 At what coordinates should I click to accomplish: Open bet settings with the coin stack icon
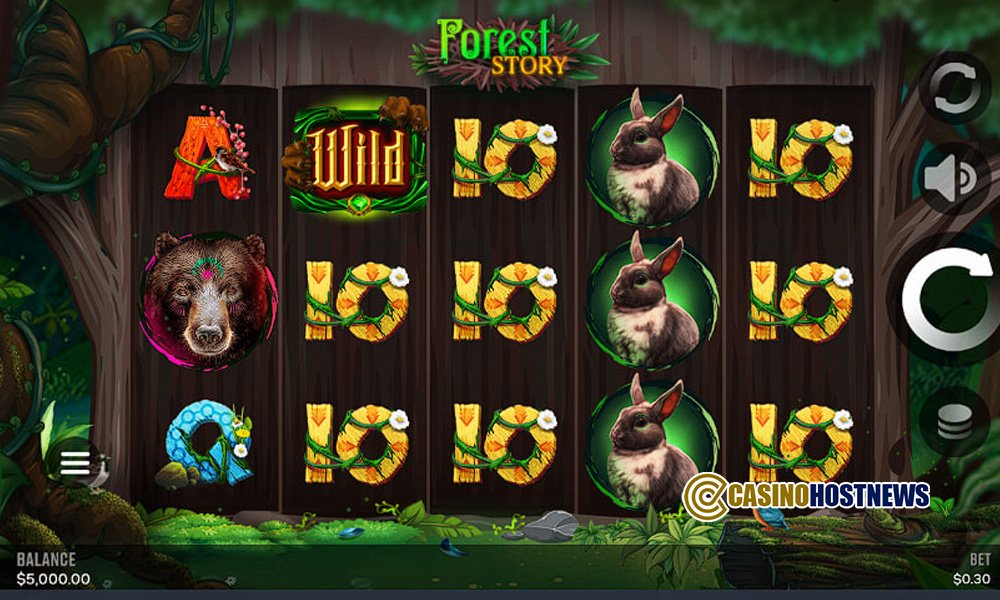tap(953, 423)
